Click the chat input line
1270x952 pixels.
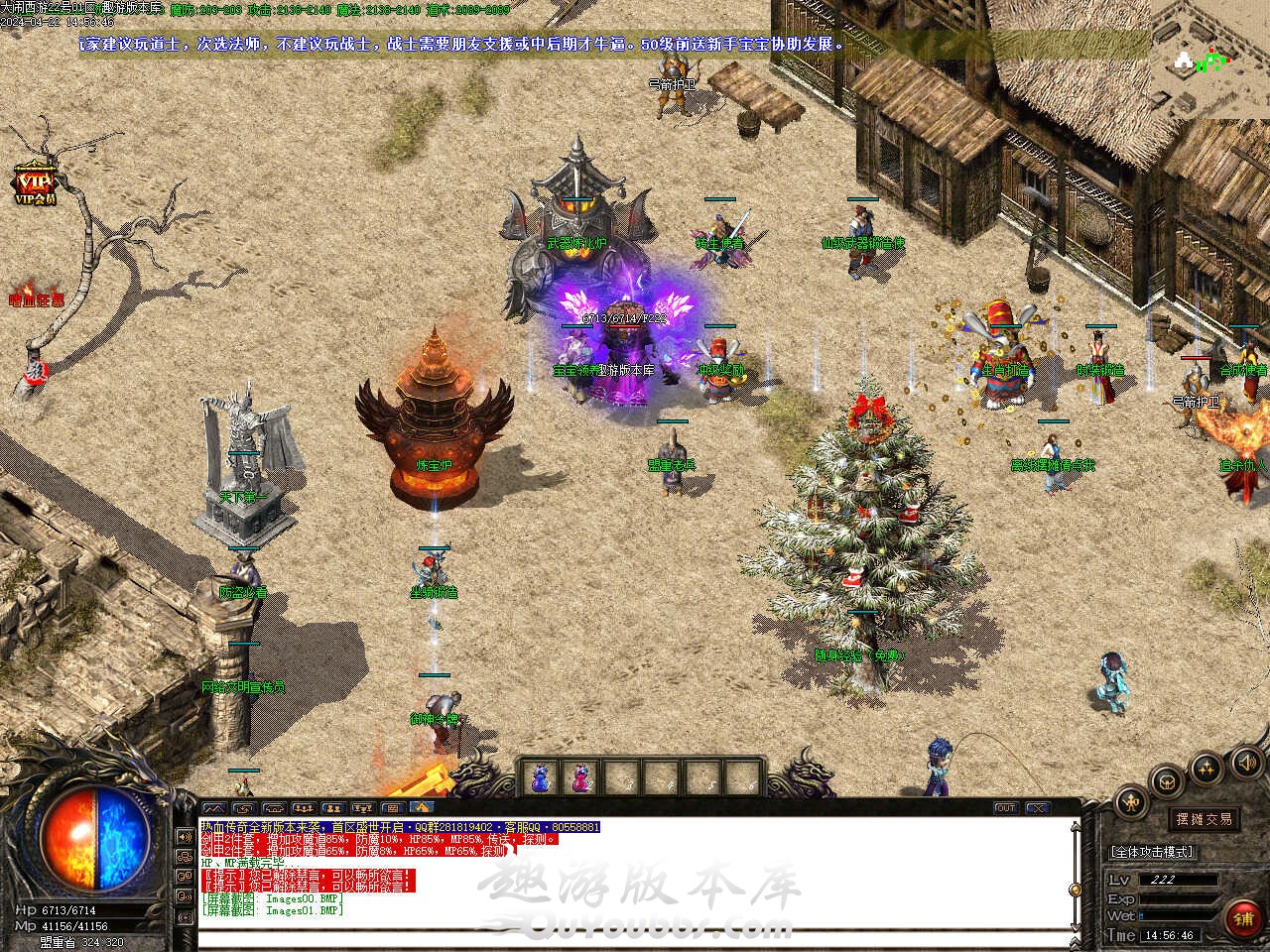(x=635, y=938)
